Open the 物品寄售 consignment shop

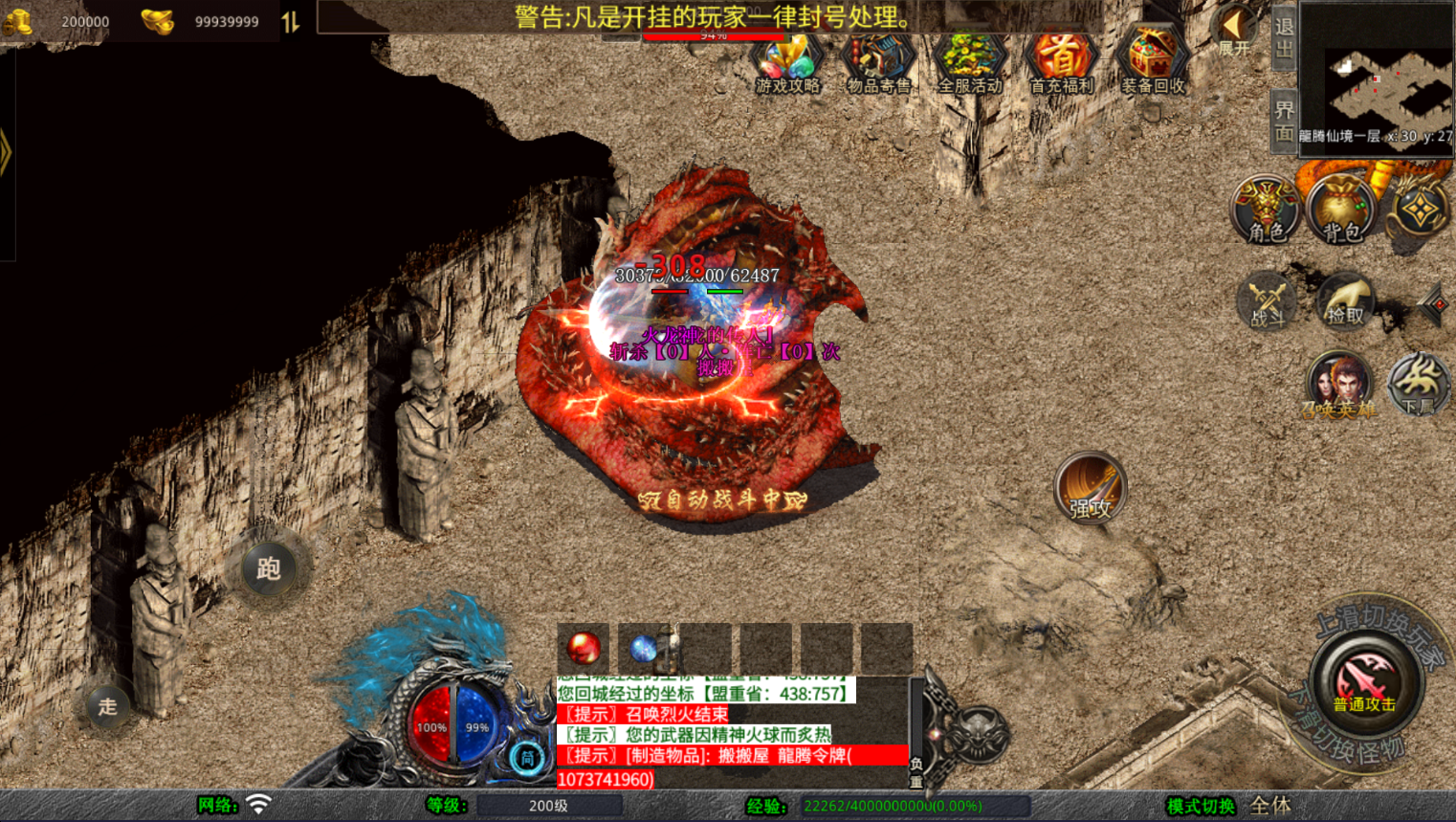(x=878, y=64)
